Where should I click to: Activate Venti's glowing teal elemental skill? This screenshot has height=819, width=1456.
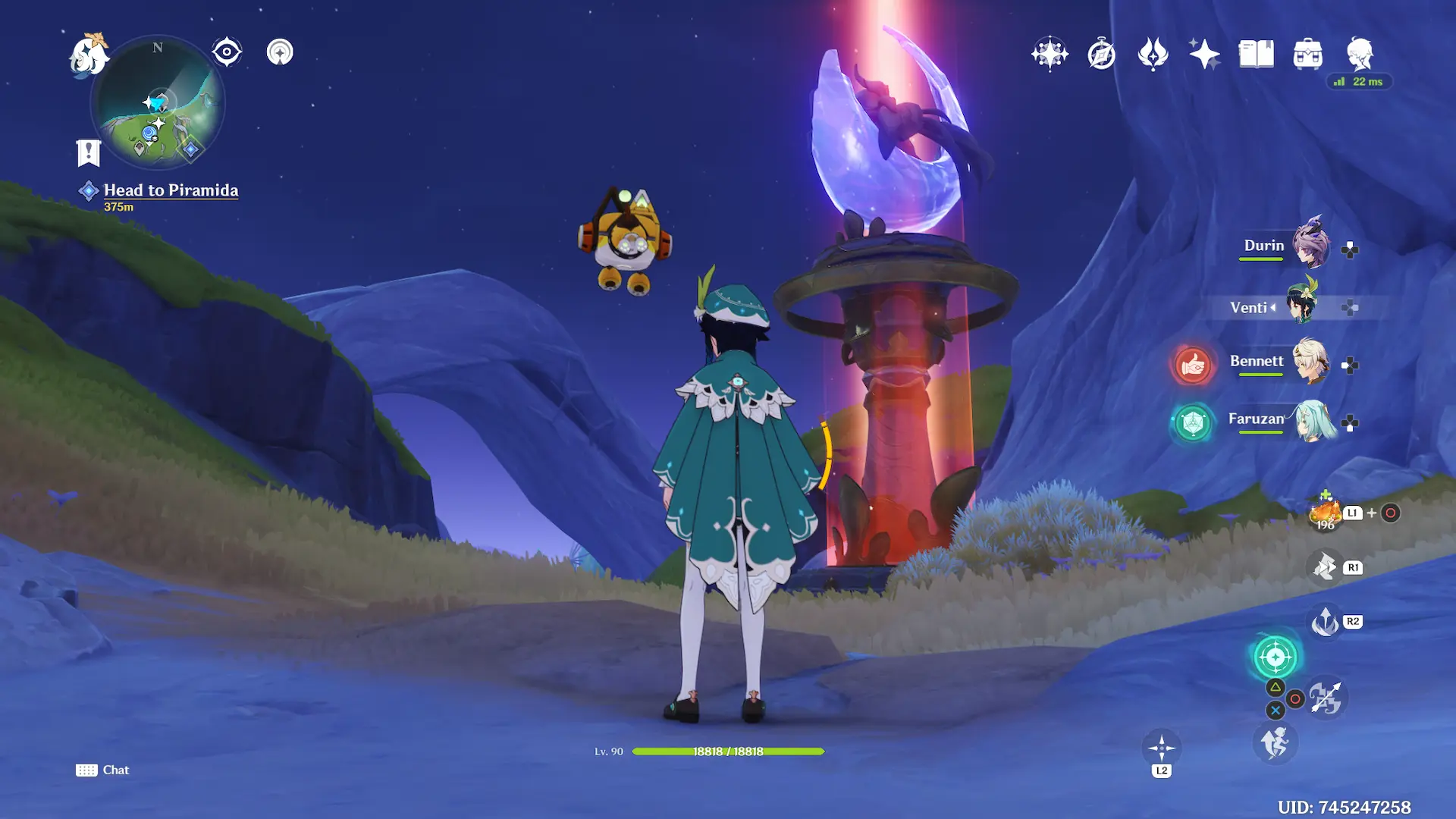[x=1275, y=657]
